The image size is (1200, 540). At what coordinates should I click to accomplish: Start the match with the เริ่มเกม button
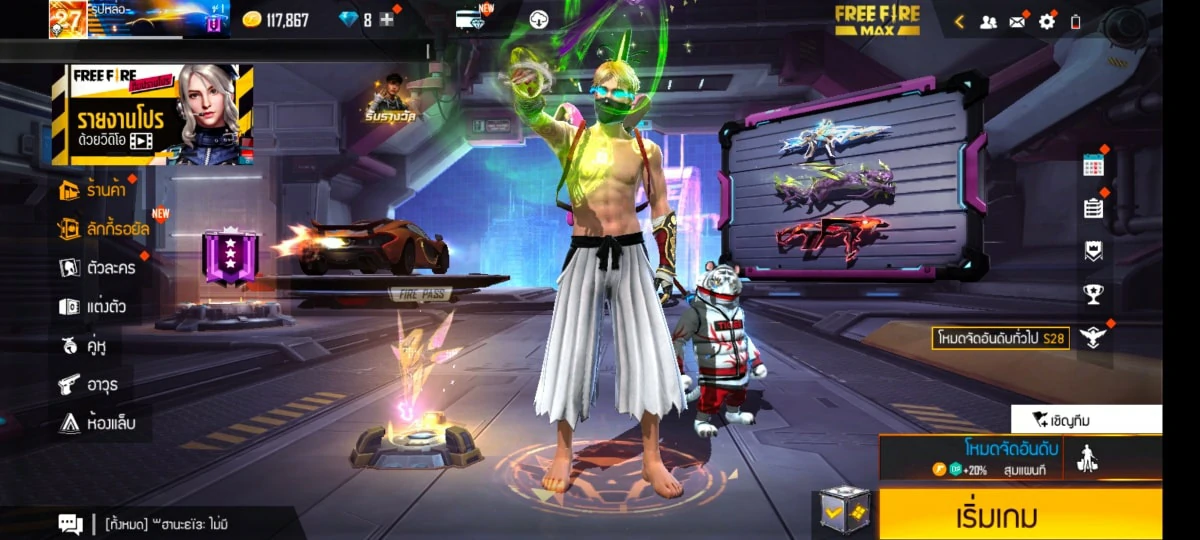pyautogui.click(x=1020, y=515)
